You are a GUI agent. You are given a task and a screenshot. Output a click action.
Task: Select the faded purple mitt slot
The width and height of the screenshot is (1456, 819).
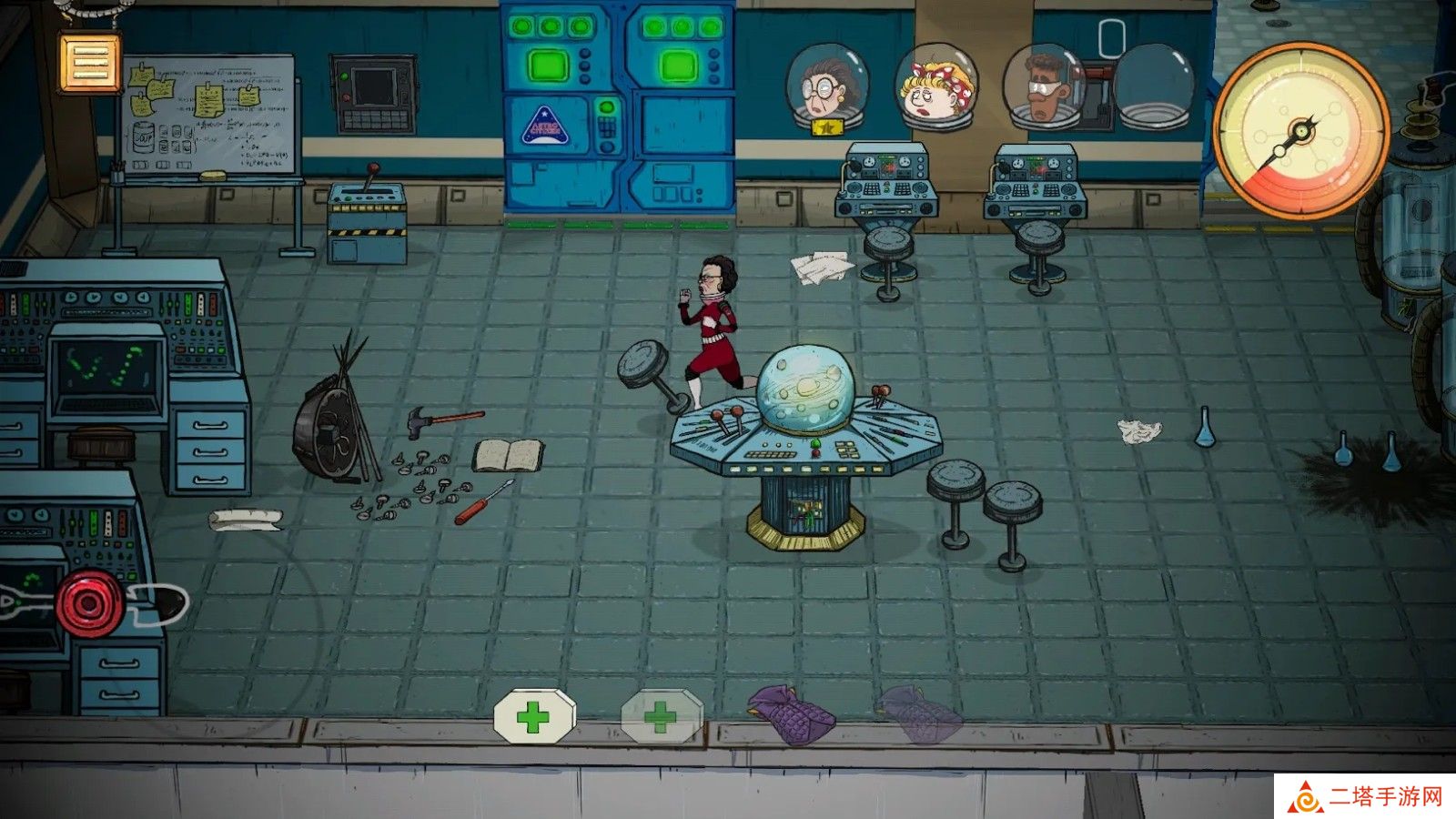pyautogui.click(x=918, y=714)
